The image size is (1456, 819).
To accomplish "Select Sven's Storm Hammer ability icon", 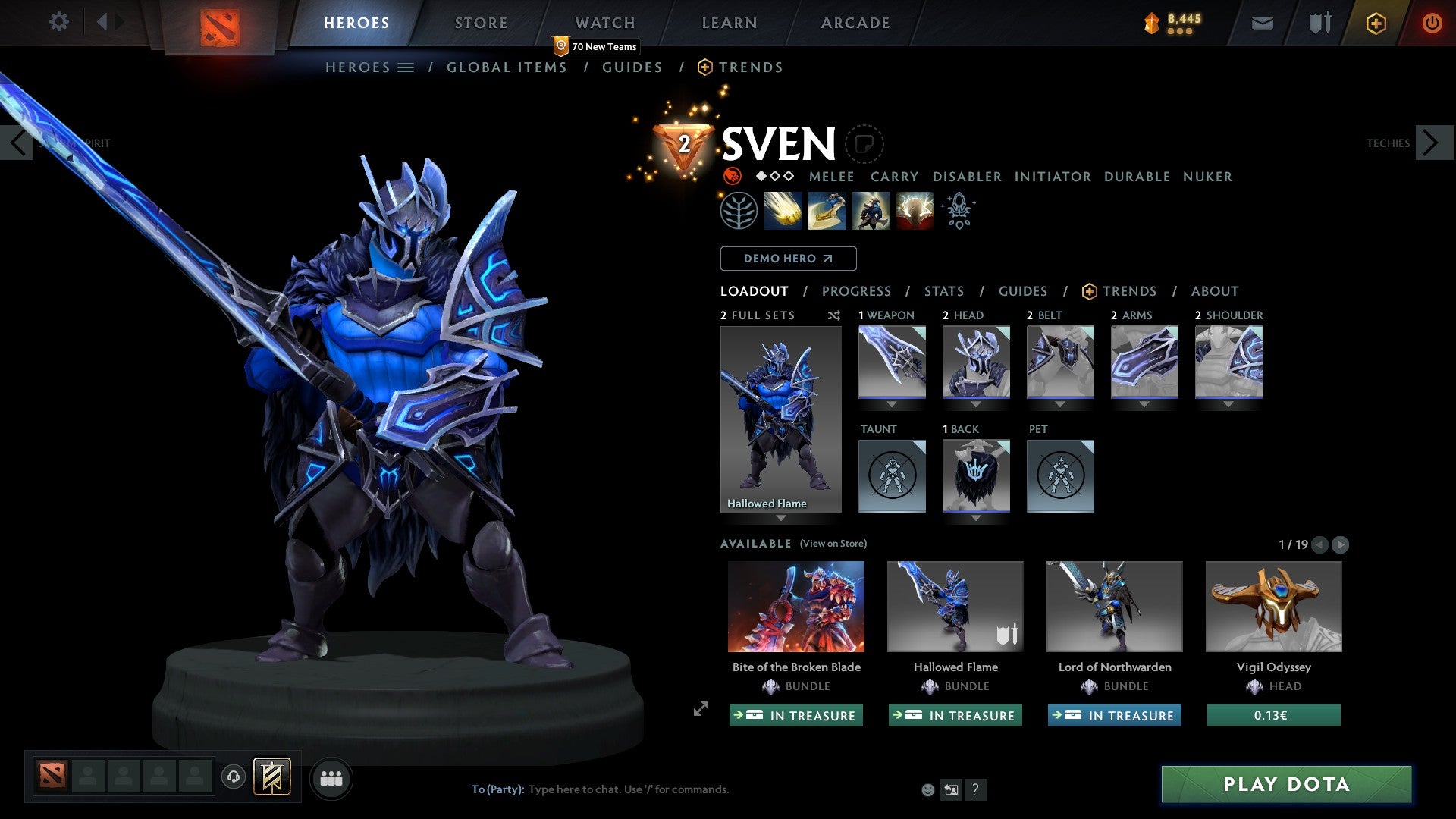I will click(783, 210).
